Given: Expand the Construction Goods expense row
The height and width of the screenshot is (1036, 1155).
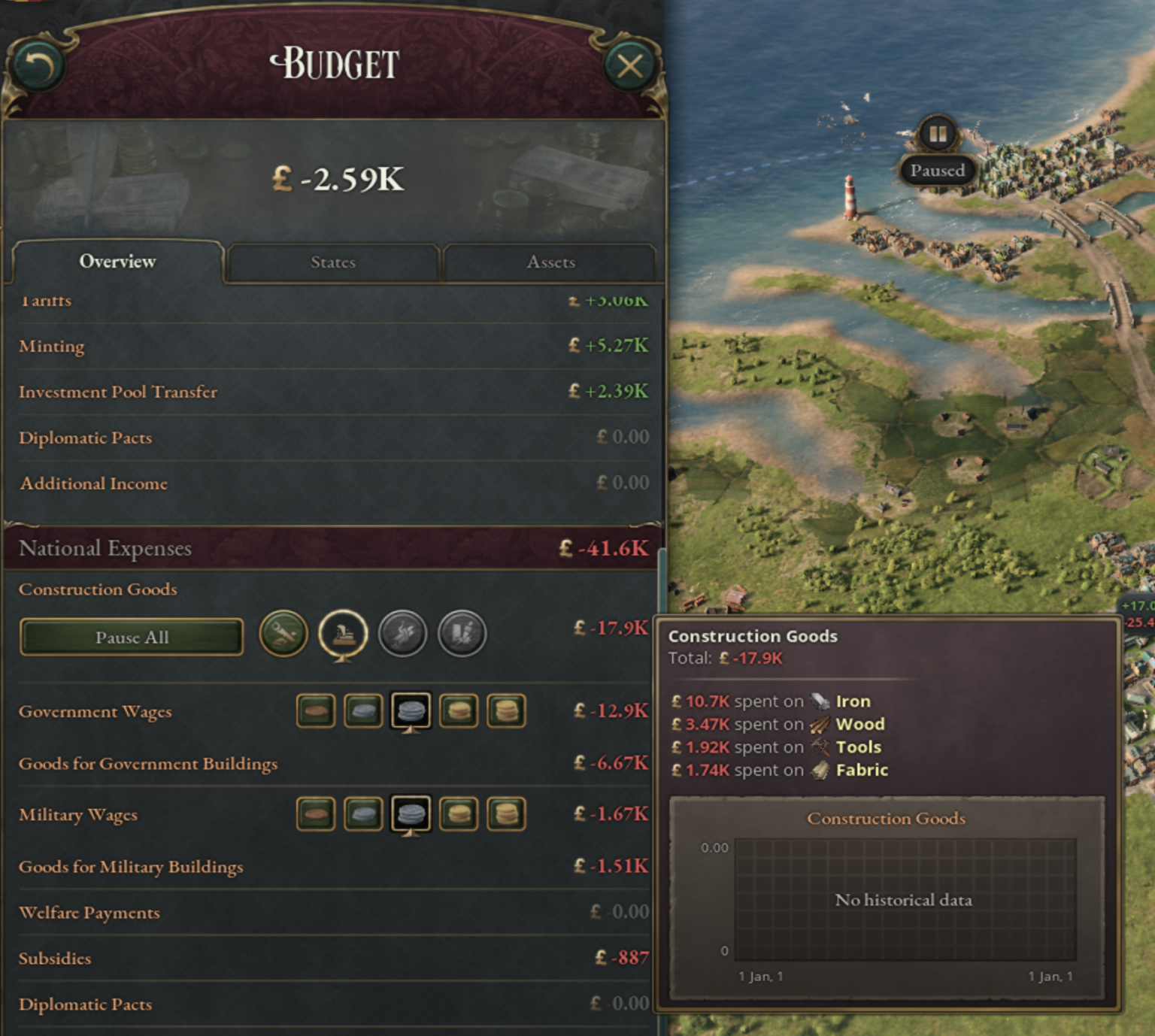Looking at the screenshot, I should pyautogui.click(x=98, y=589).
